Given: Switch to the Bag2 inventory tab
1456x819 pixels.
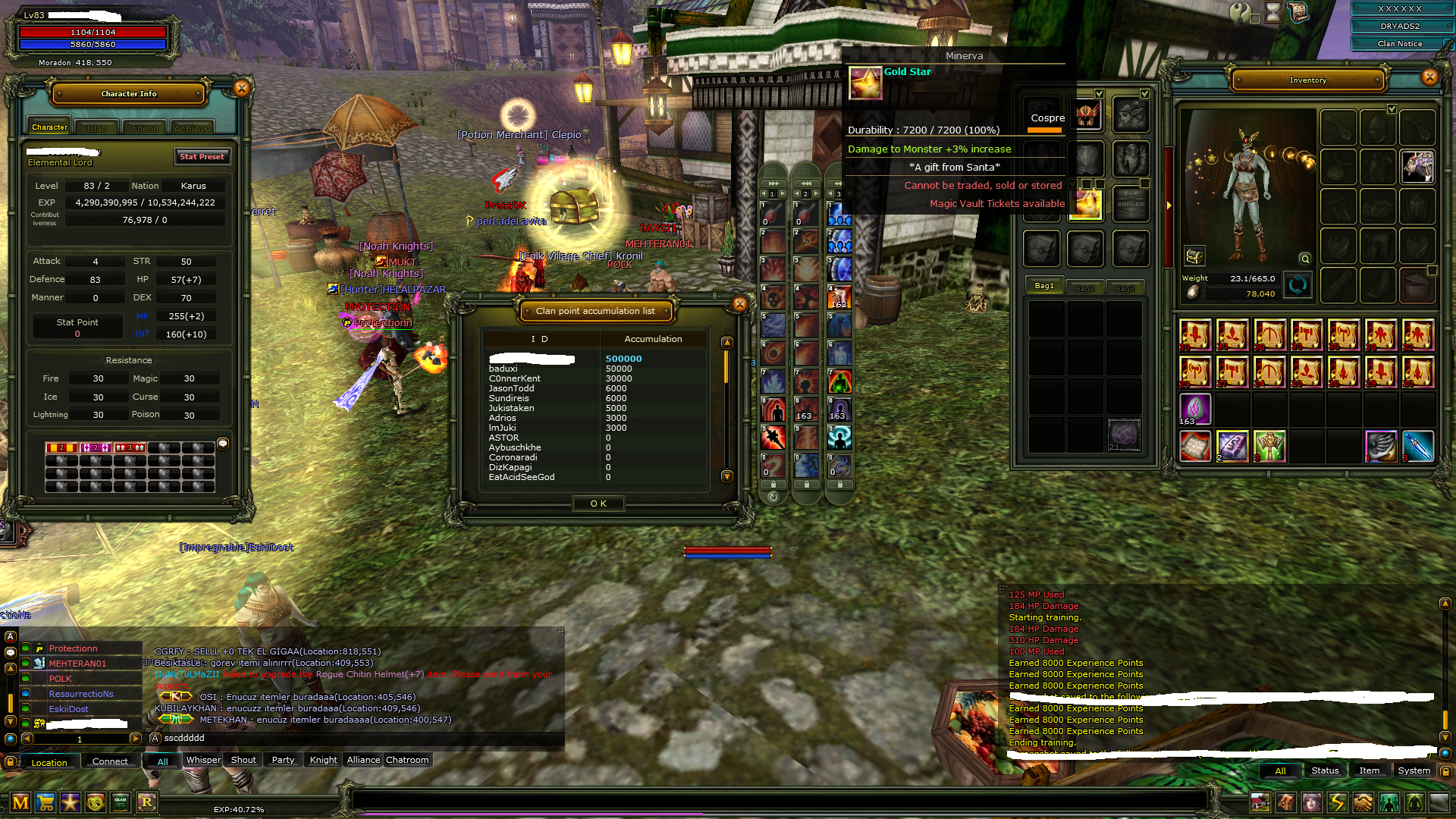Looking at the screenshot, I should click(x=1085, y=287).
